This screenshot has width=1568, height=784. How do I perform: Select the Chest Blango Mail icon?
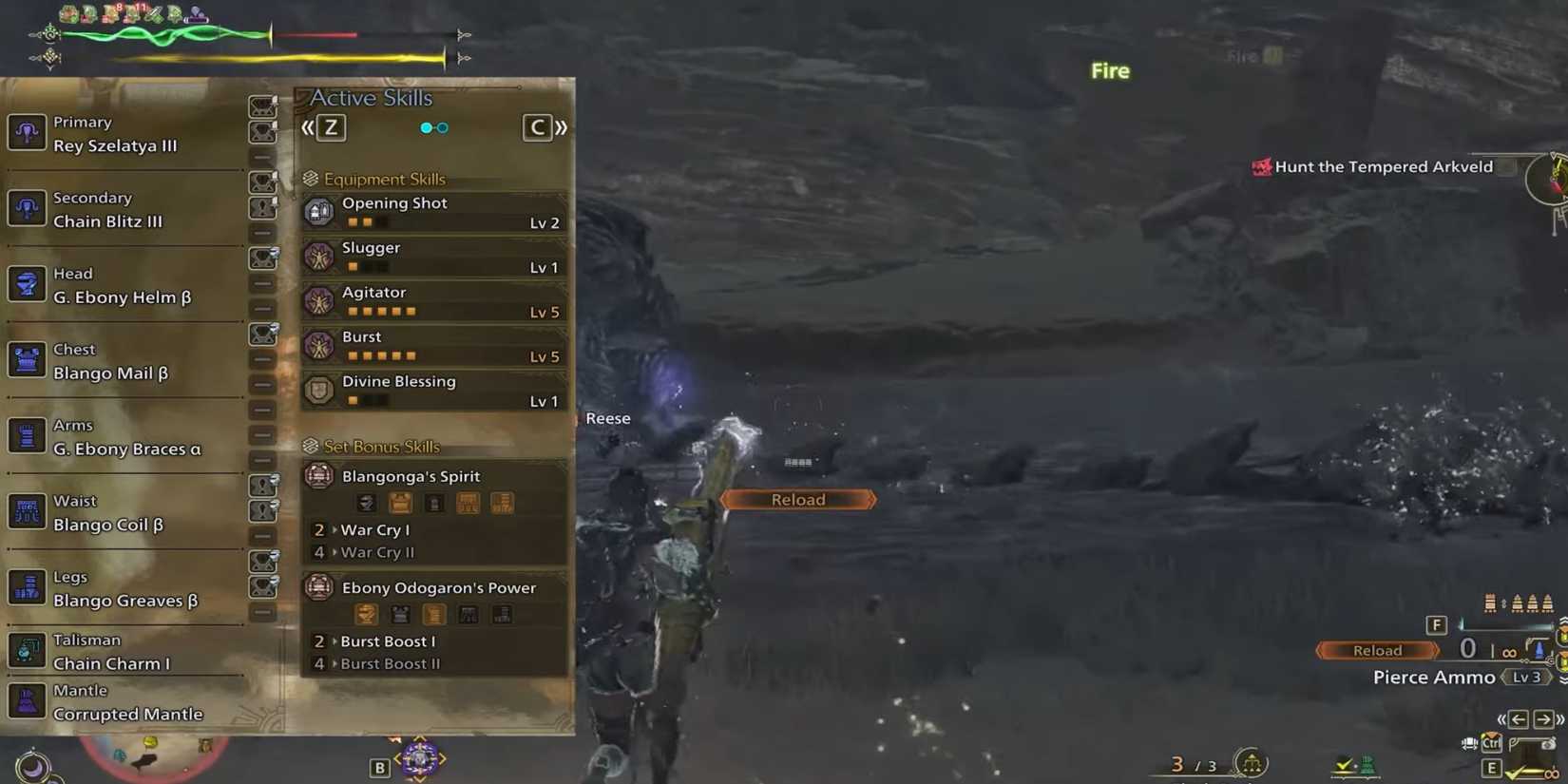pyautogui.click(x=27, y=359)
